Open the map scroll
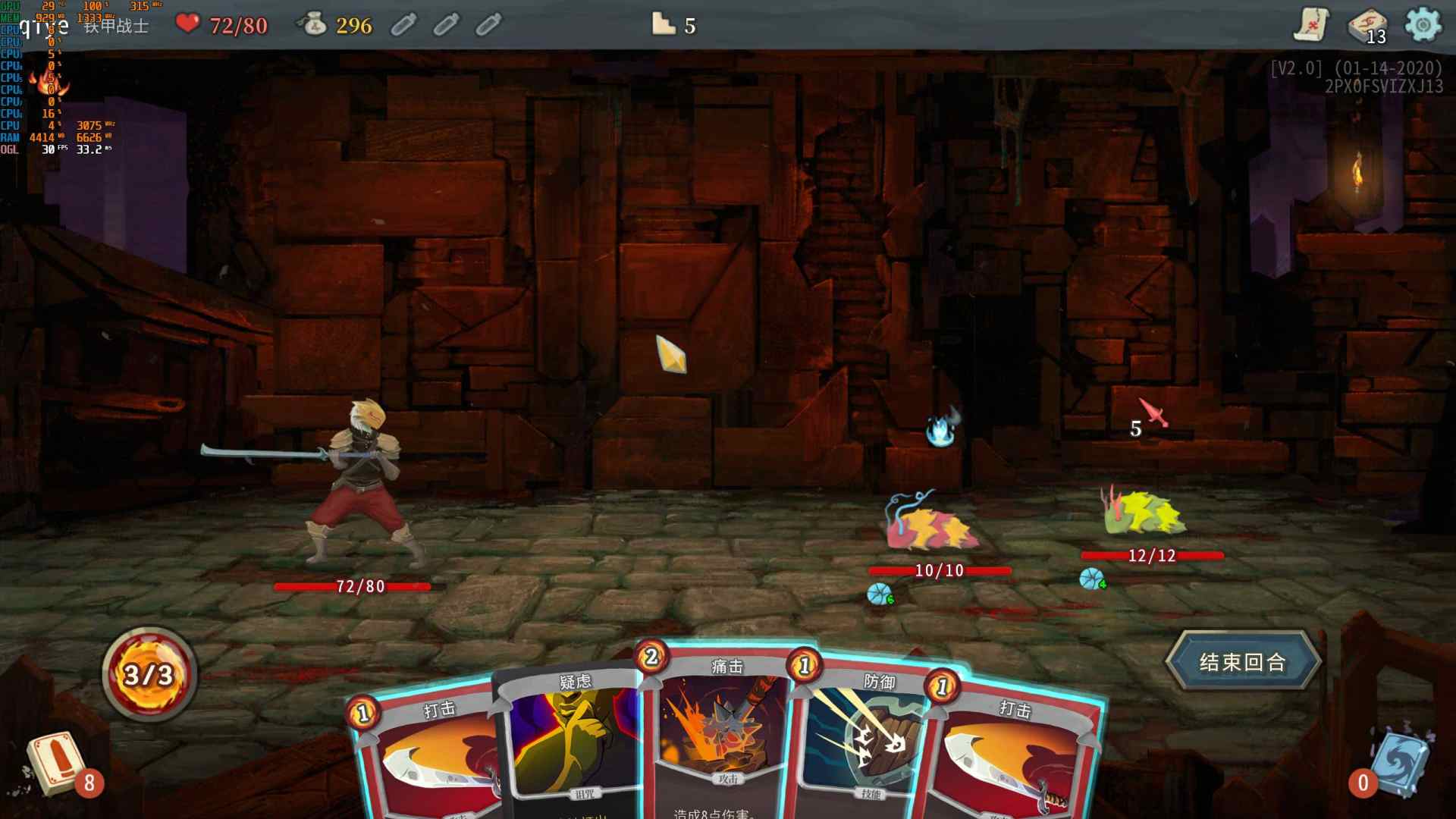 tap(1311, 25)
